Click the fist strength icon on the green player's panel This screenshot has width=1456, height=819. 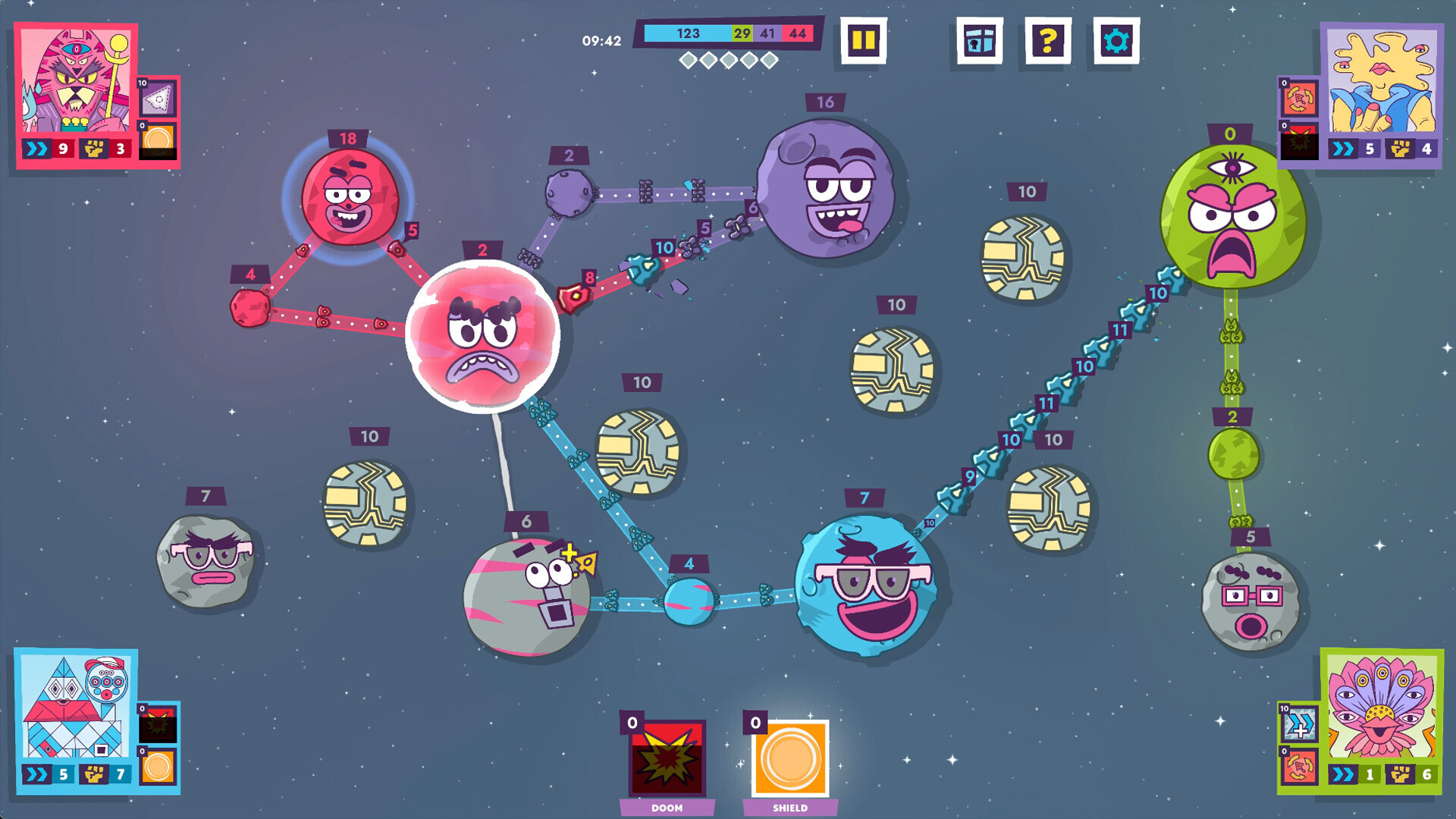(1401, 773)
